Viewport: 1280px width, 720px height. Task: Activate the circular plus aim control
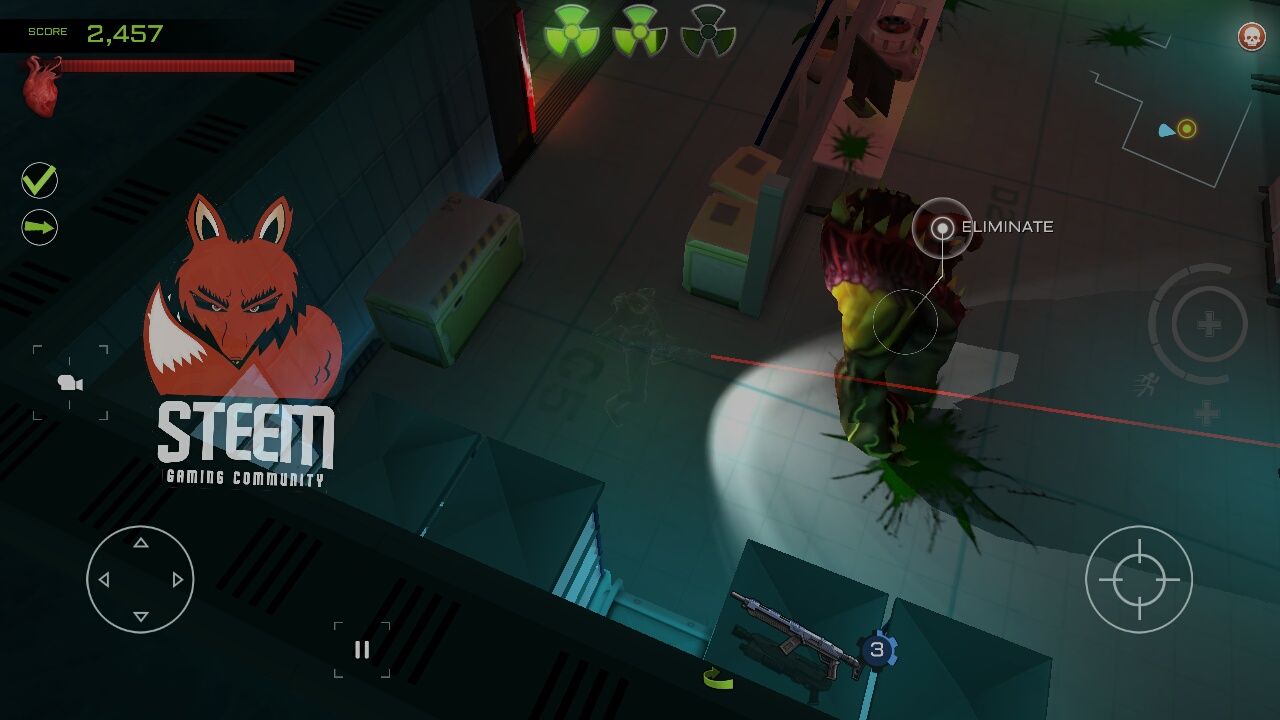click(x=1208, y=324)
